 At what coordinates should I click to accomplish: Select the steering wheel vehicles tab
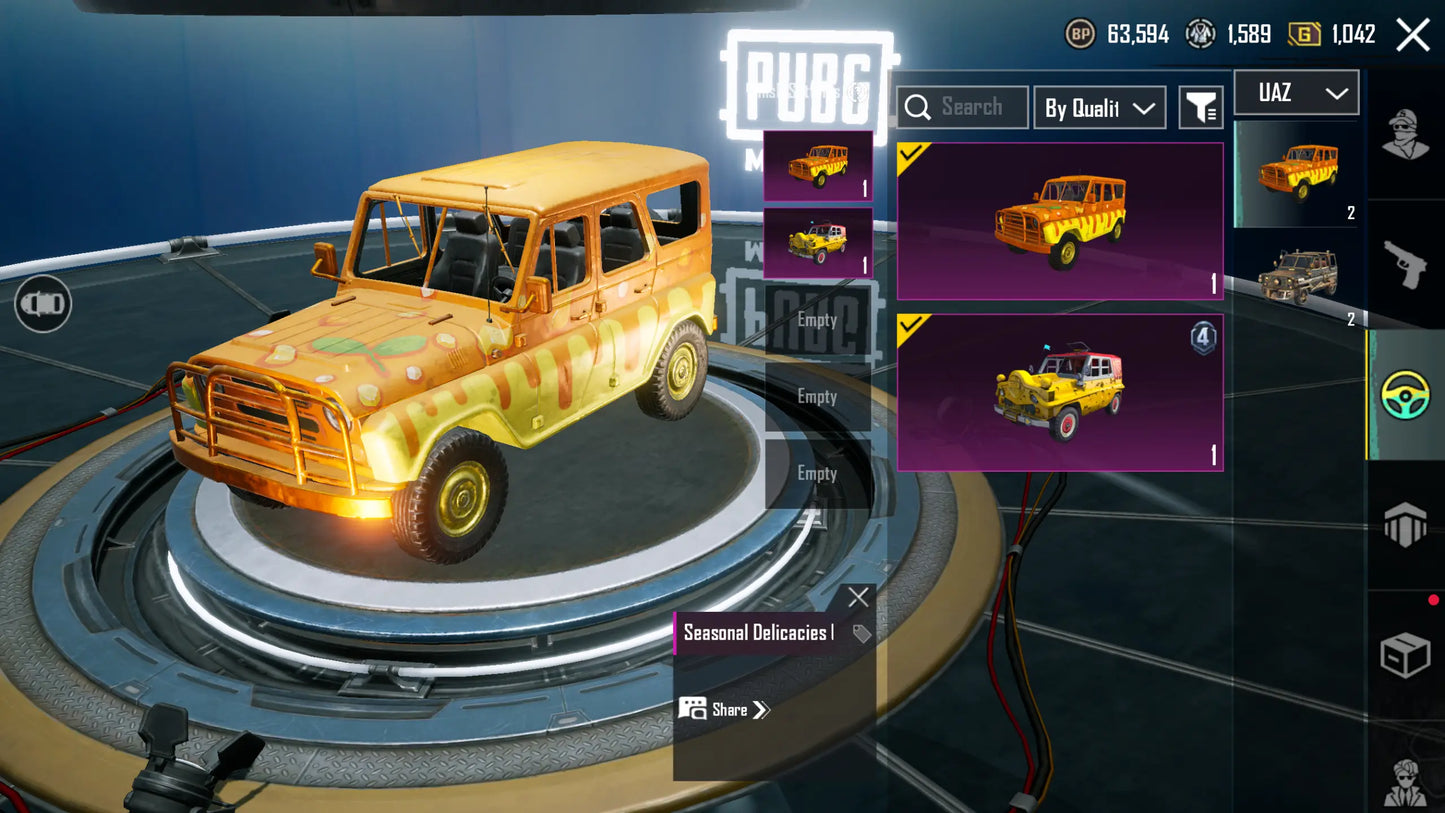(1405, 394)
